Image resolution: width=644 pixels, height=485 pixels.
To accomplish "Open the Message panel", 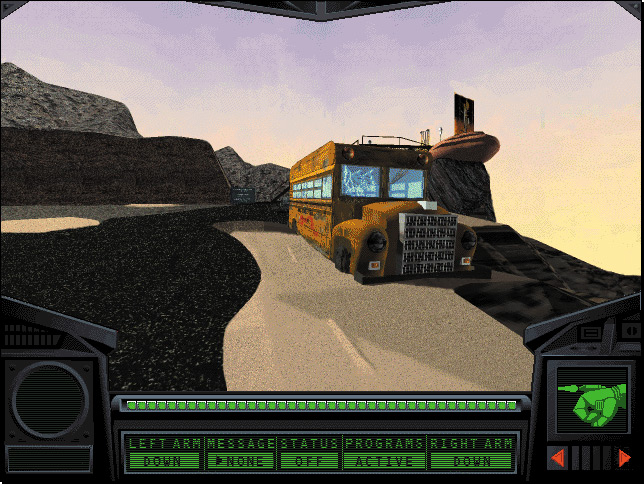I will pyautogui.click(x=240, y=452).
